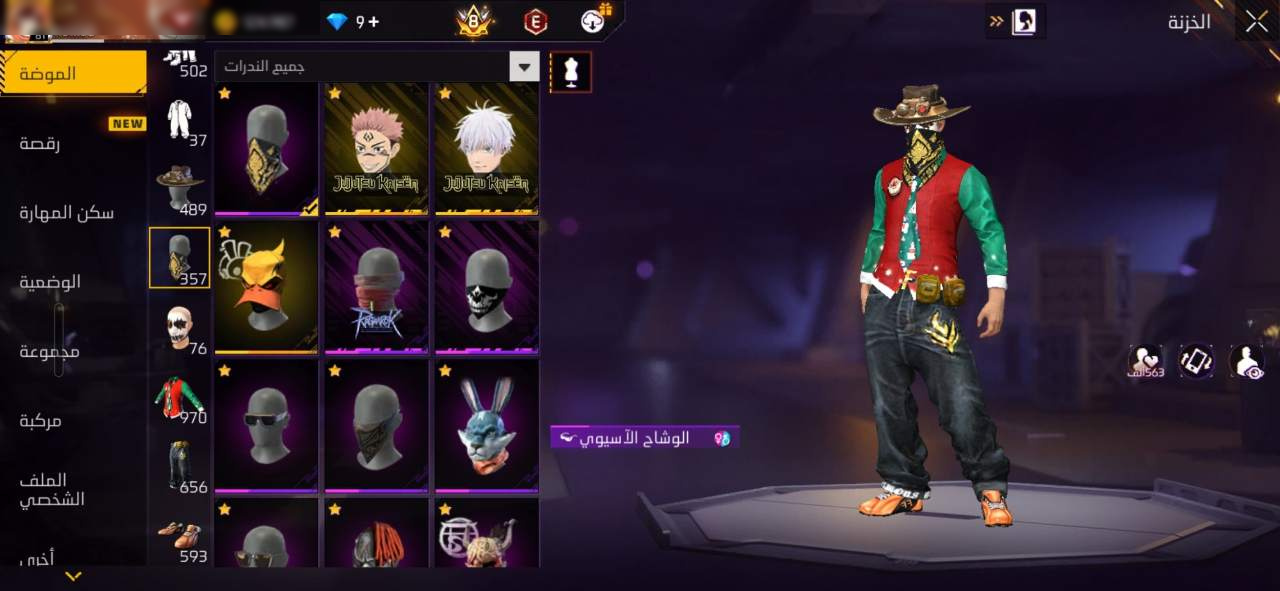Show the jacket category with 970 items
Image resolution: width=1280 pixels, height=591 pixels.
tap(180, 398)
